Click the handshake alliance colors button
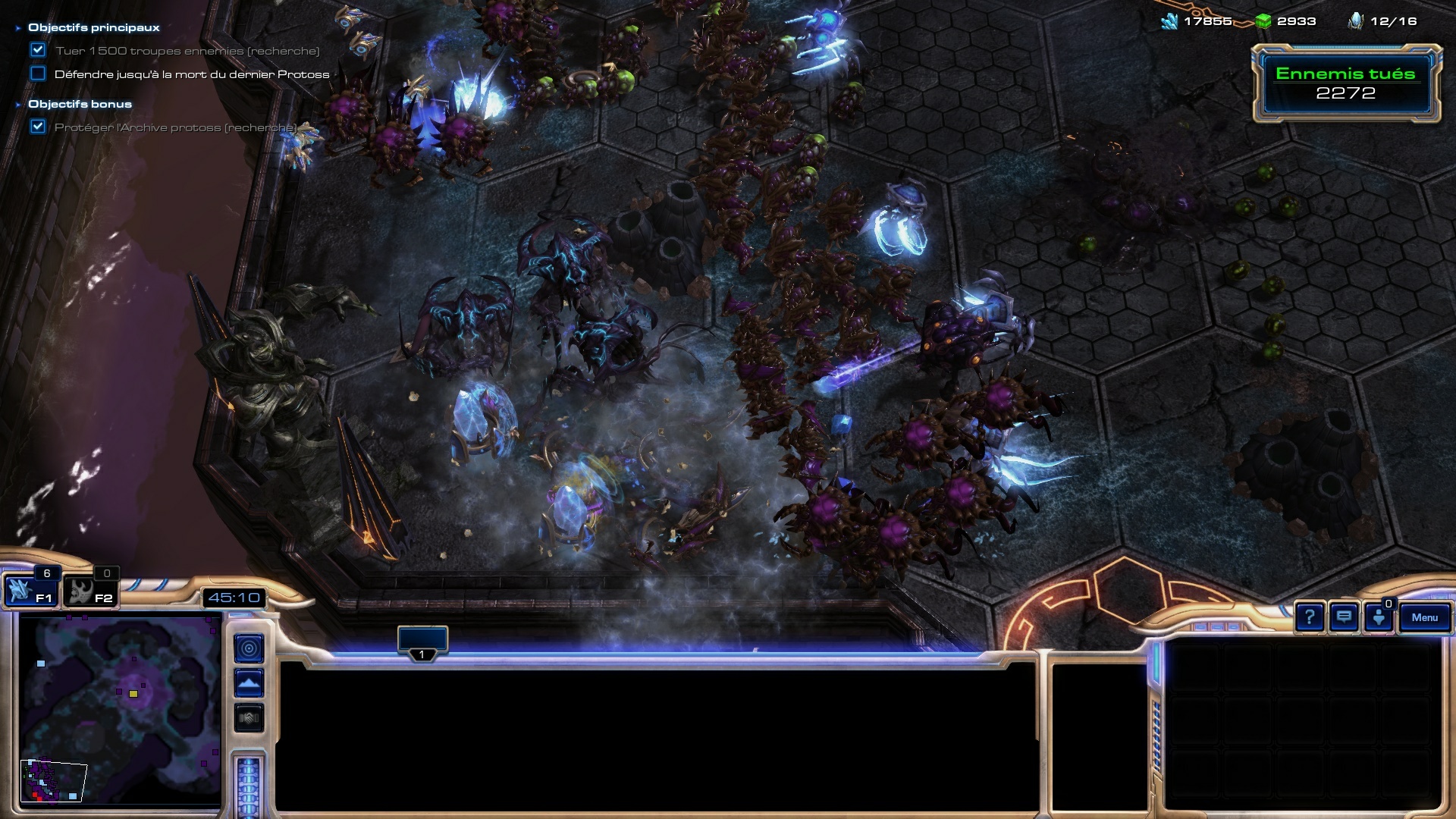The height and width of the screenshot is (819, 1456). click(249, 717)
